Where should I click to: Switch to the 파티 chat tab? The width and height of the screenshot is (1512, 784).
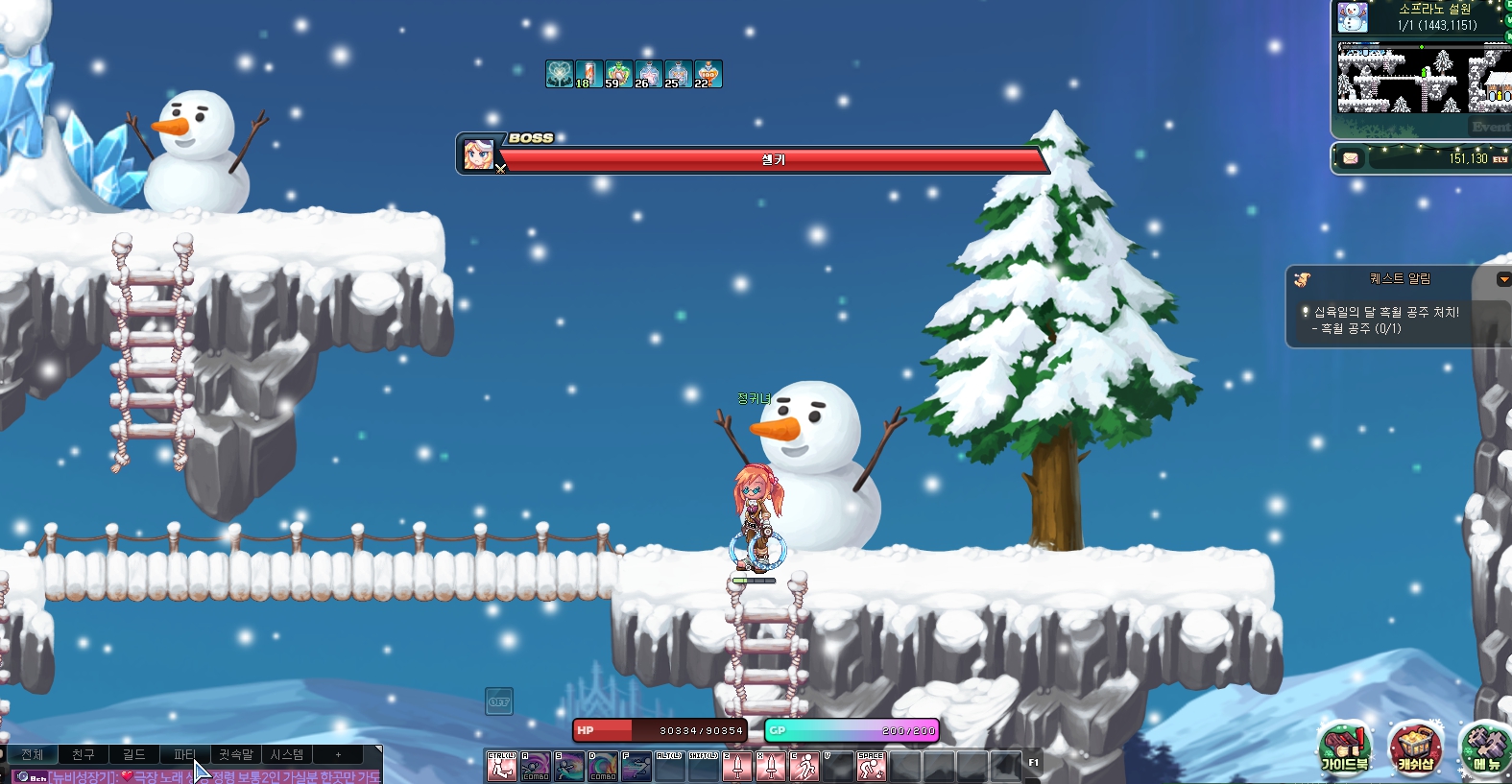click(x=184, y=755)
